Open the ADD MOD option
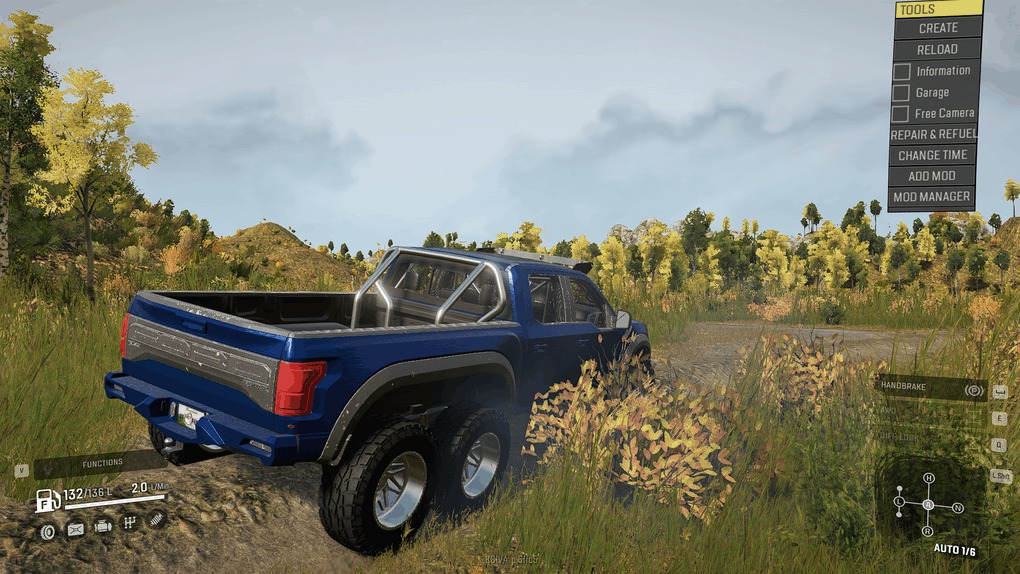The height and width of the screenshot is (574, 1020). (x=933, y=176)
